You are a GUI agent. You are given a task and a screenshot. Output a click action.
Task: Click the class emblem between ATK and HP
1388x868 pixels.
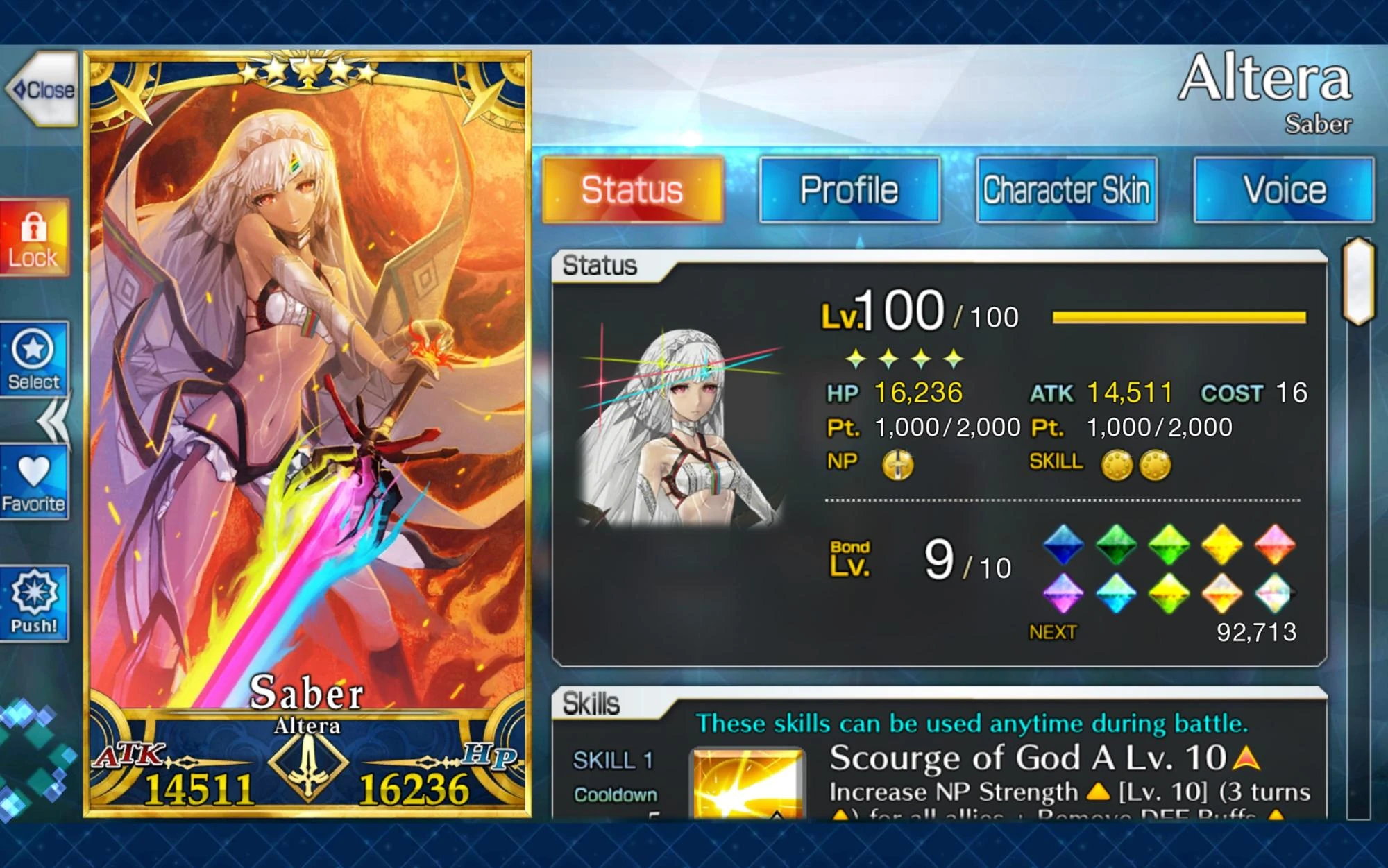click(x=309, y=767)
